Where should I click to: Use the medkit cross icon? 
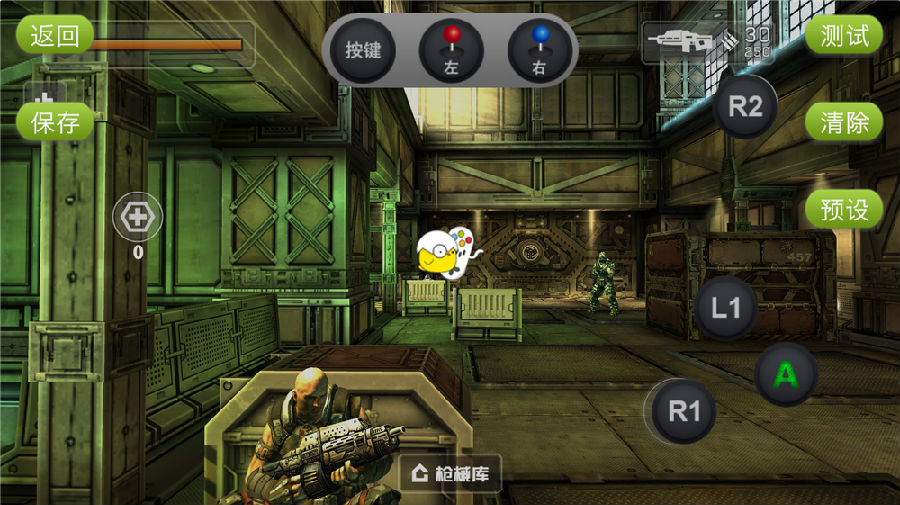(137, 217)
